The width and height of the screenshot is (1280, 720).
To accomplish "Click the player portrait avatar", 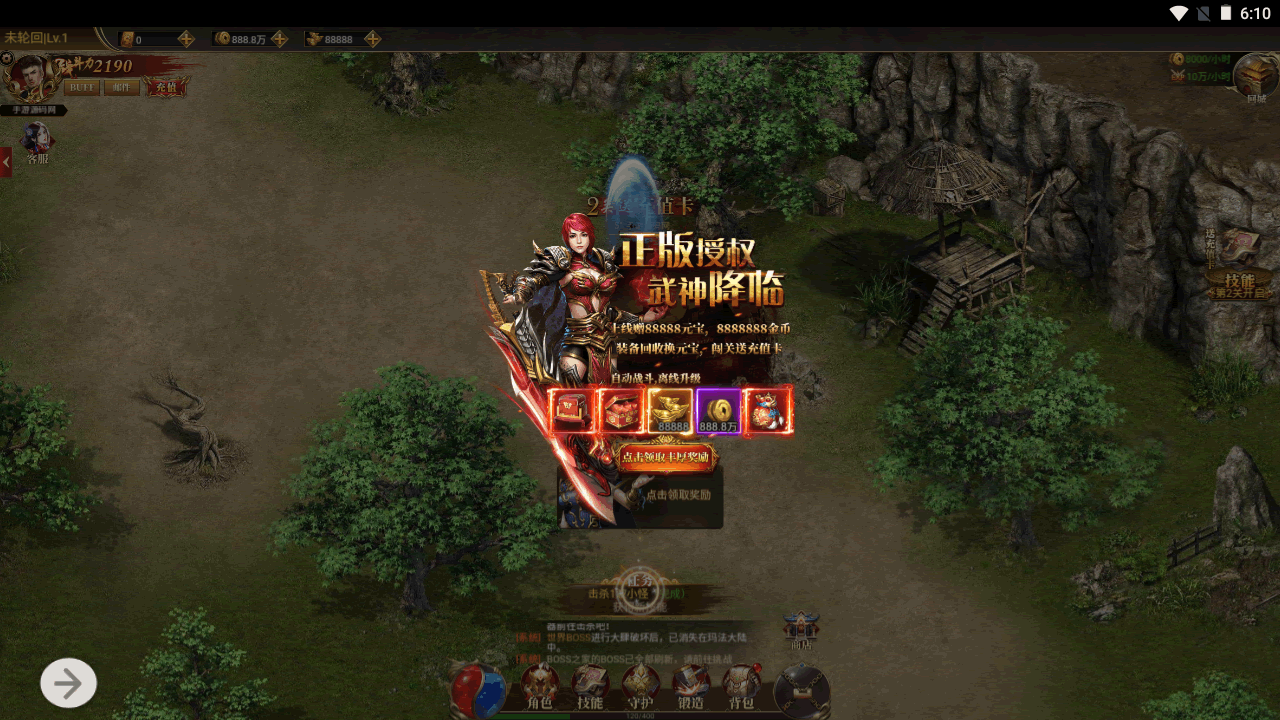I will (x=27, y=78).
